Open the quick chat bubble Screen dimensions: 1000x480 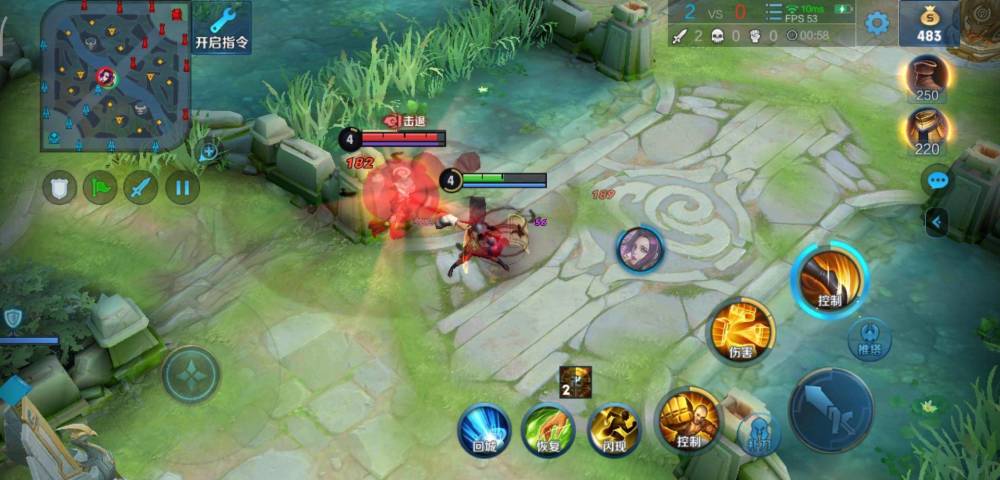(937, 181)
